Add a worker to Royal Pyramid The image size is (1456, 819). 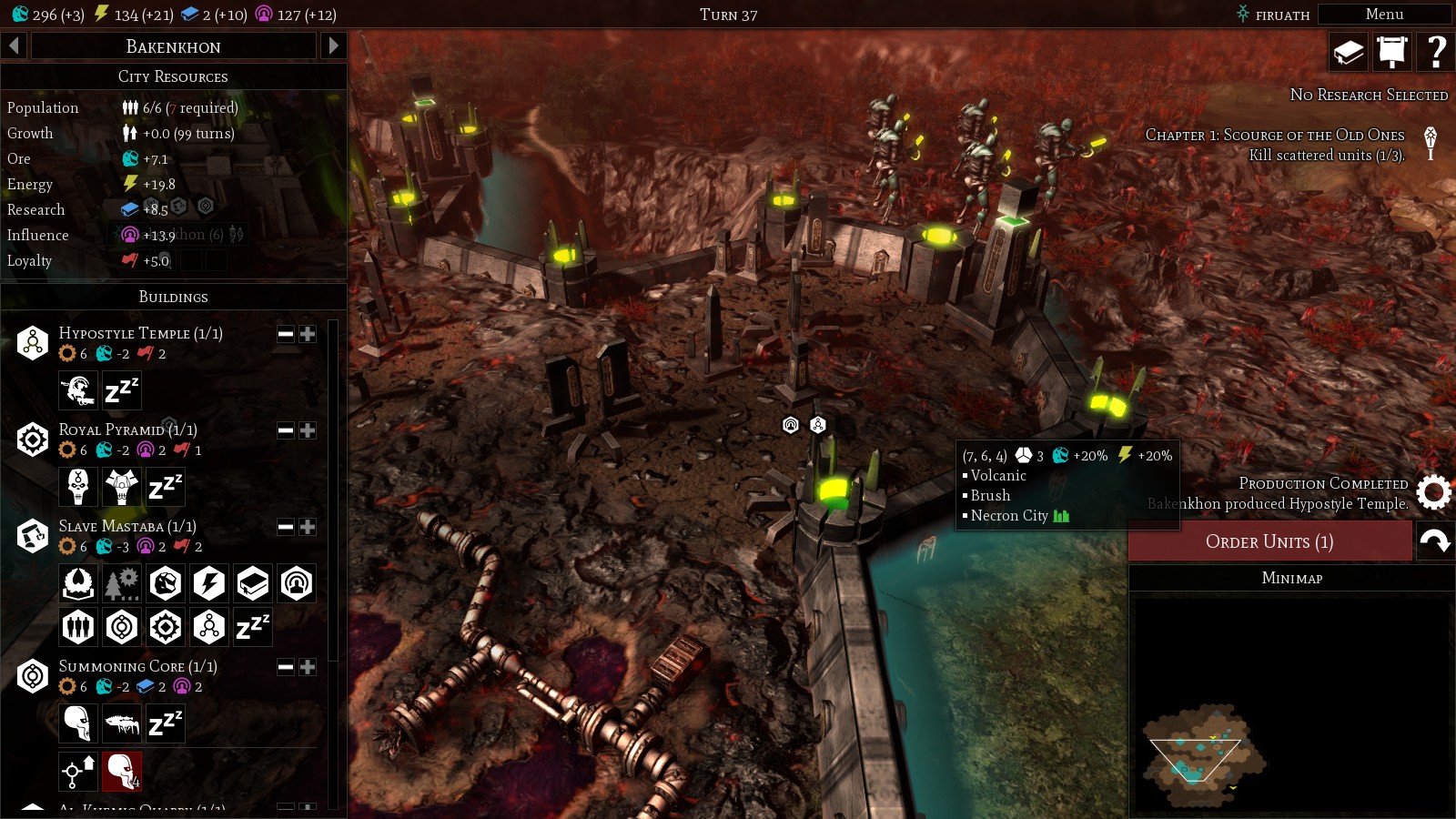click(308, 430)
